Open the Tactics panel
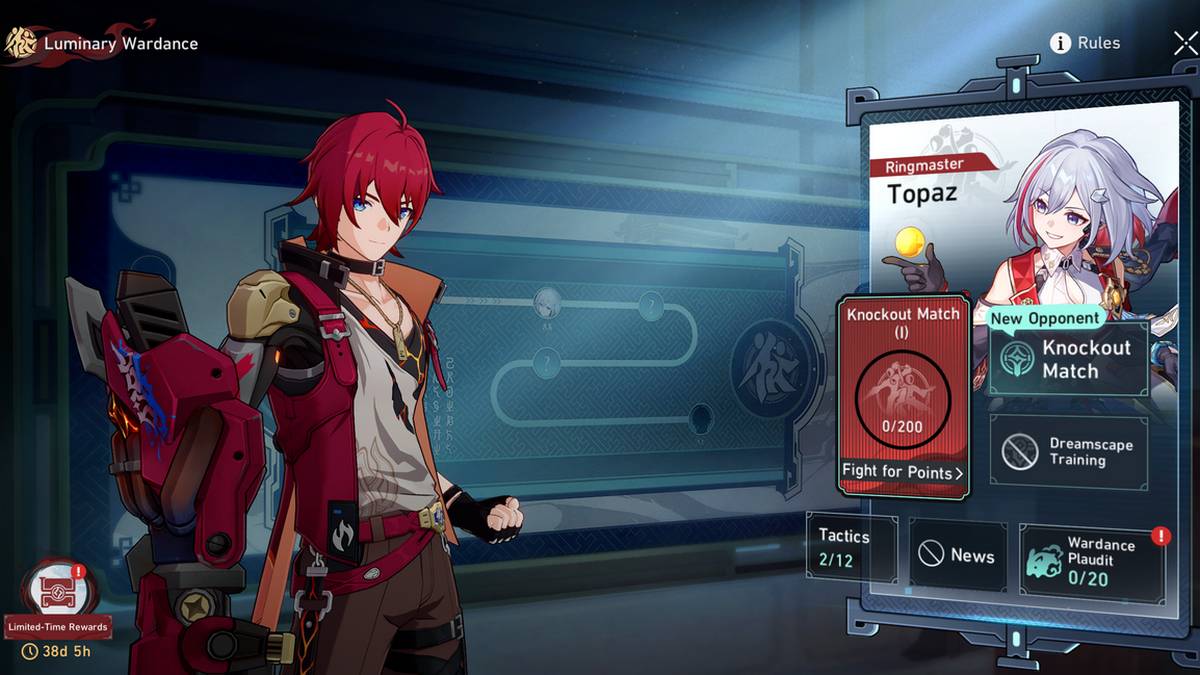The image size is (1200, 675). pos(850,547)
